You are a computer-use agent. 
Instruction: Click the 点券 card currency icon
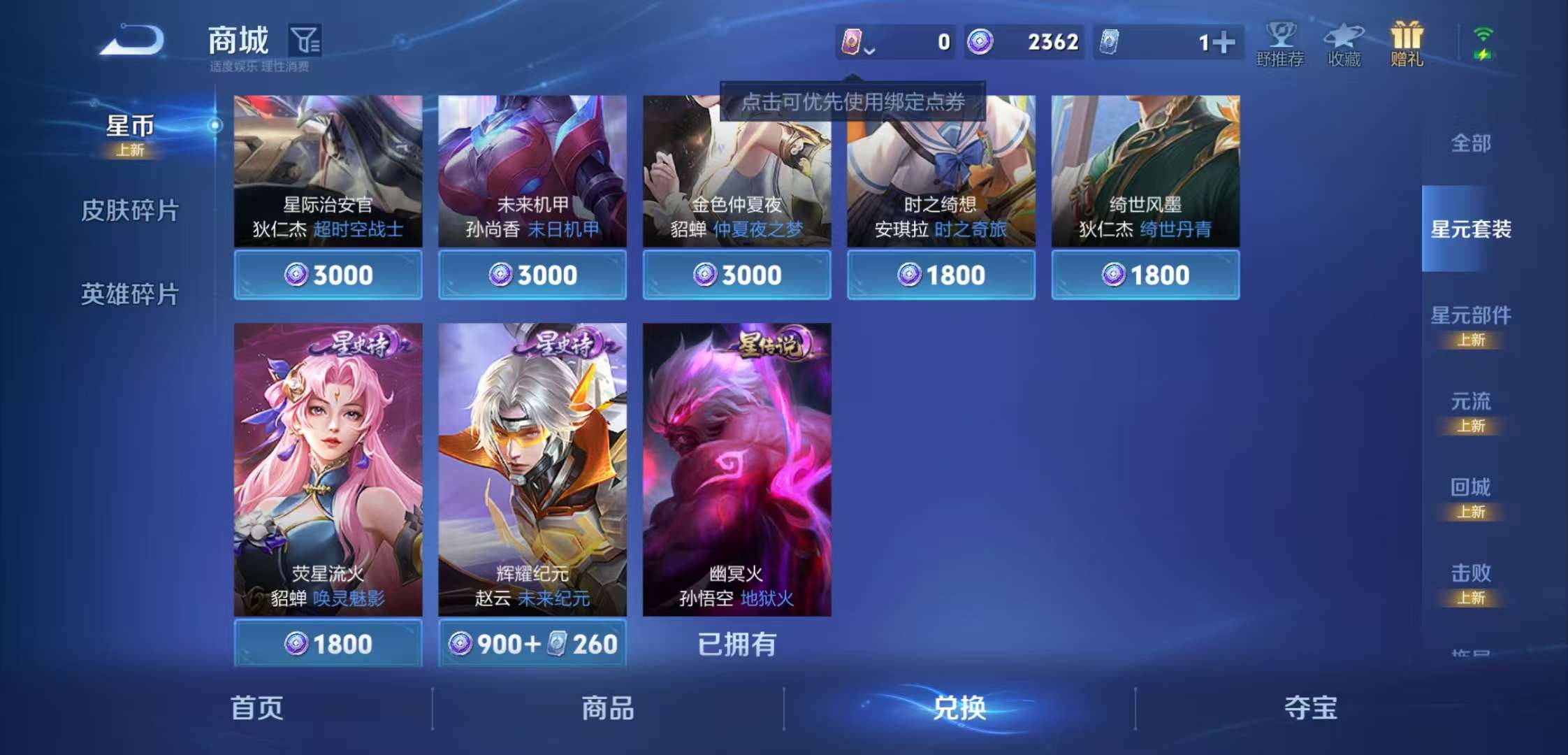pos(854,42)
